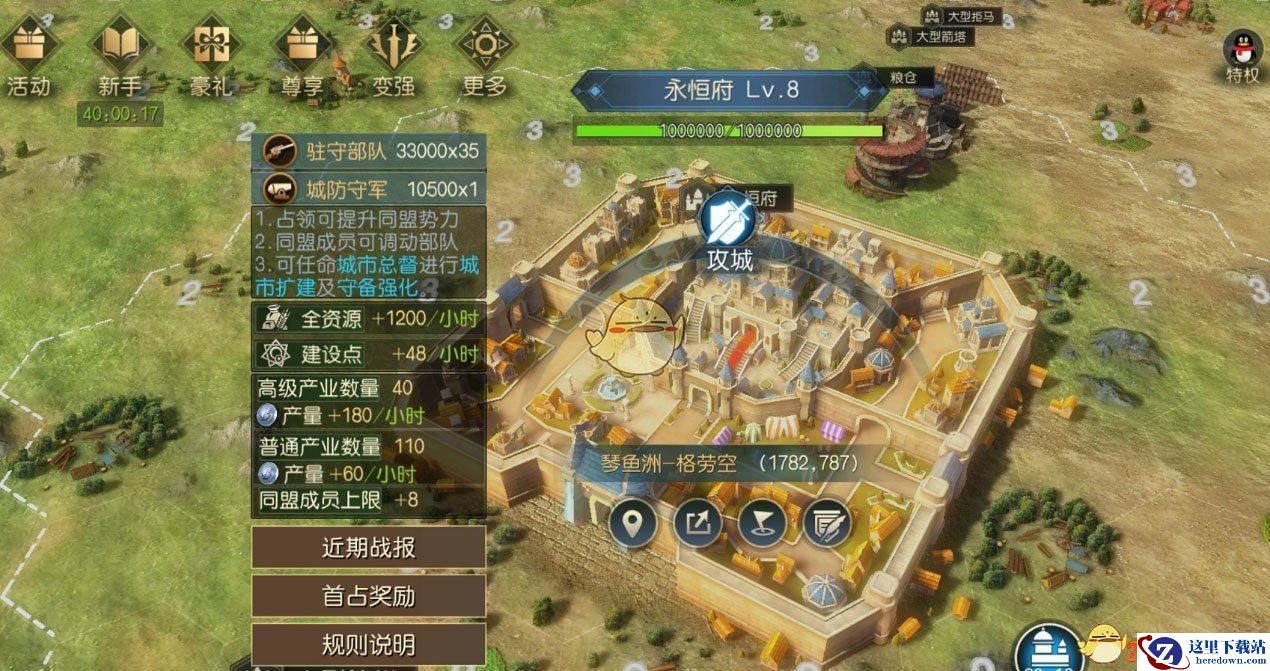Open the 首占奖励 first-capture rewards

click(x=368, y=596)
